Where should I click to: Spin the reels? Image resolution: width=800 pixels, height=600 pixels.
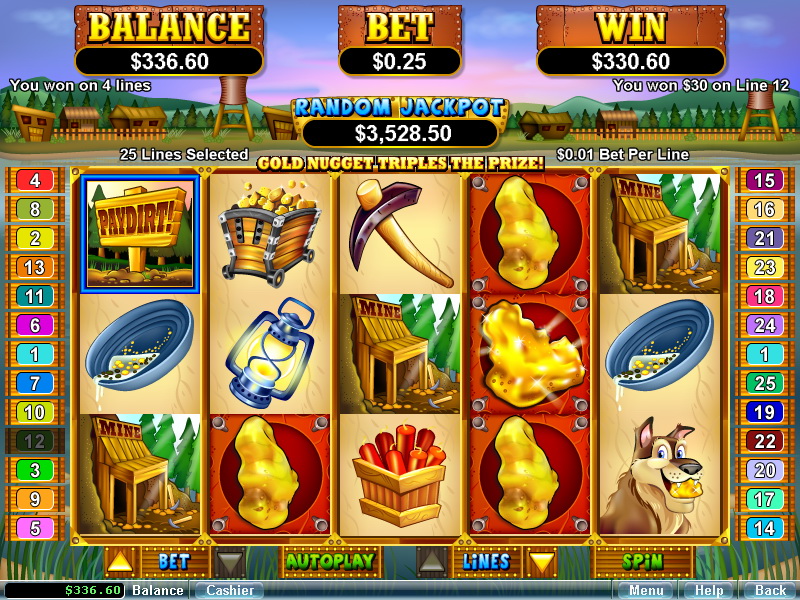coord(642,562)
